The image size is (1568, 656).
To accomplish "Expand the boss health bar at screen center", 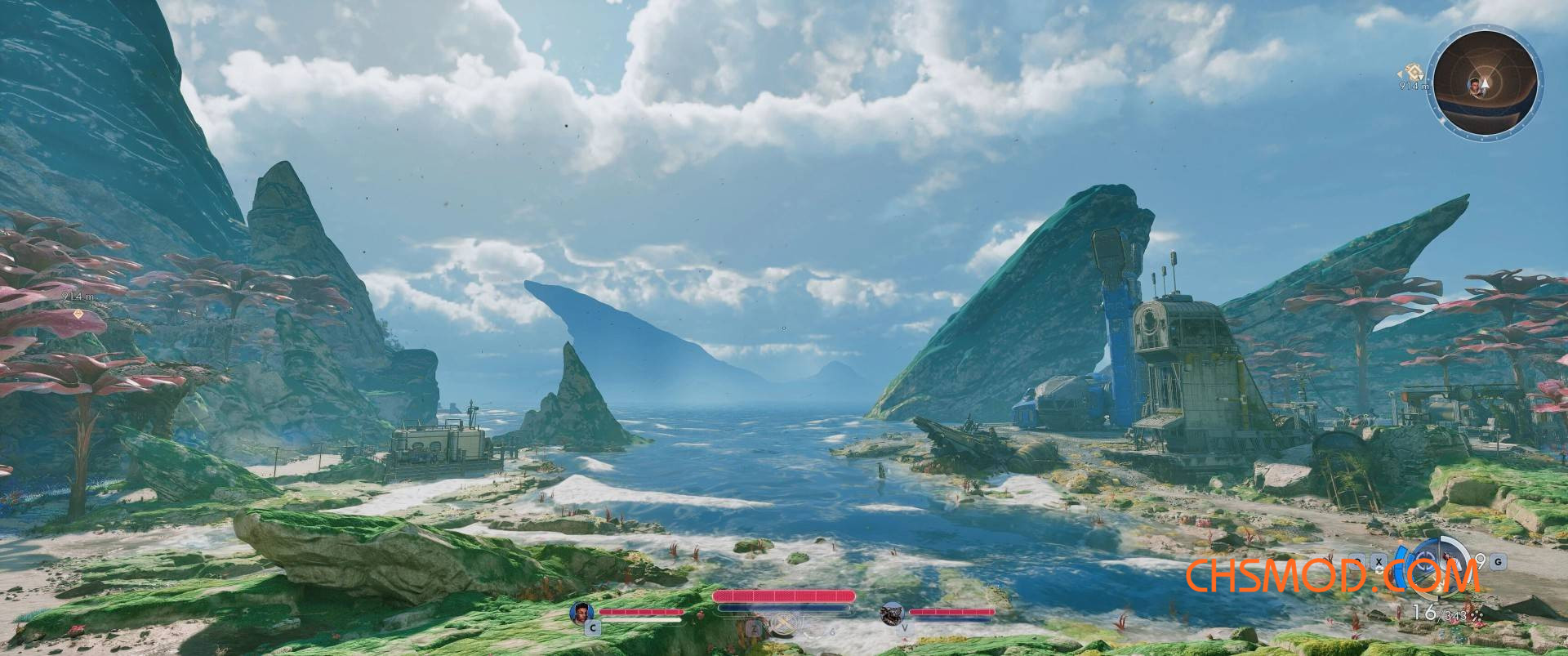I will [x=784, y=596].
